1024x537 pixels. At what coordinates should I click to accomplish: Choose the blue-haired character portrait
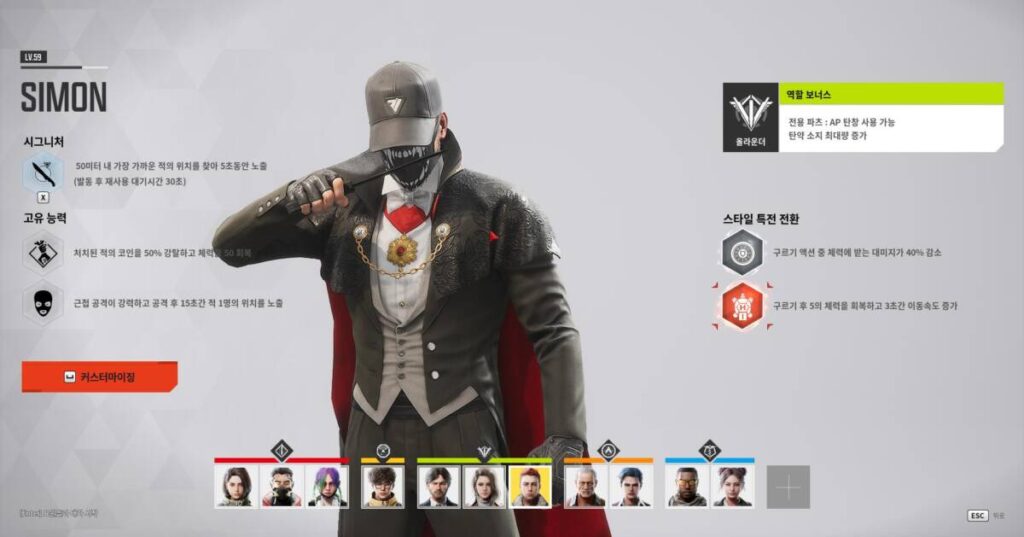coord(631,487)
